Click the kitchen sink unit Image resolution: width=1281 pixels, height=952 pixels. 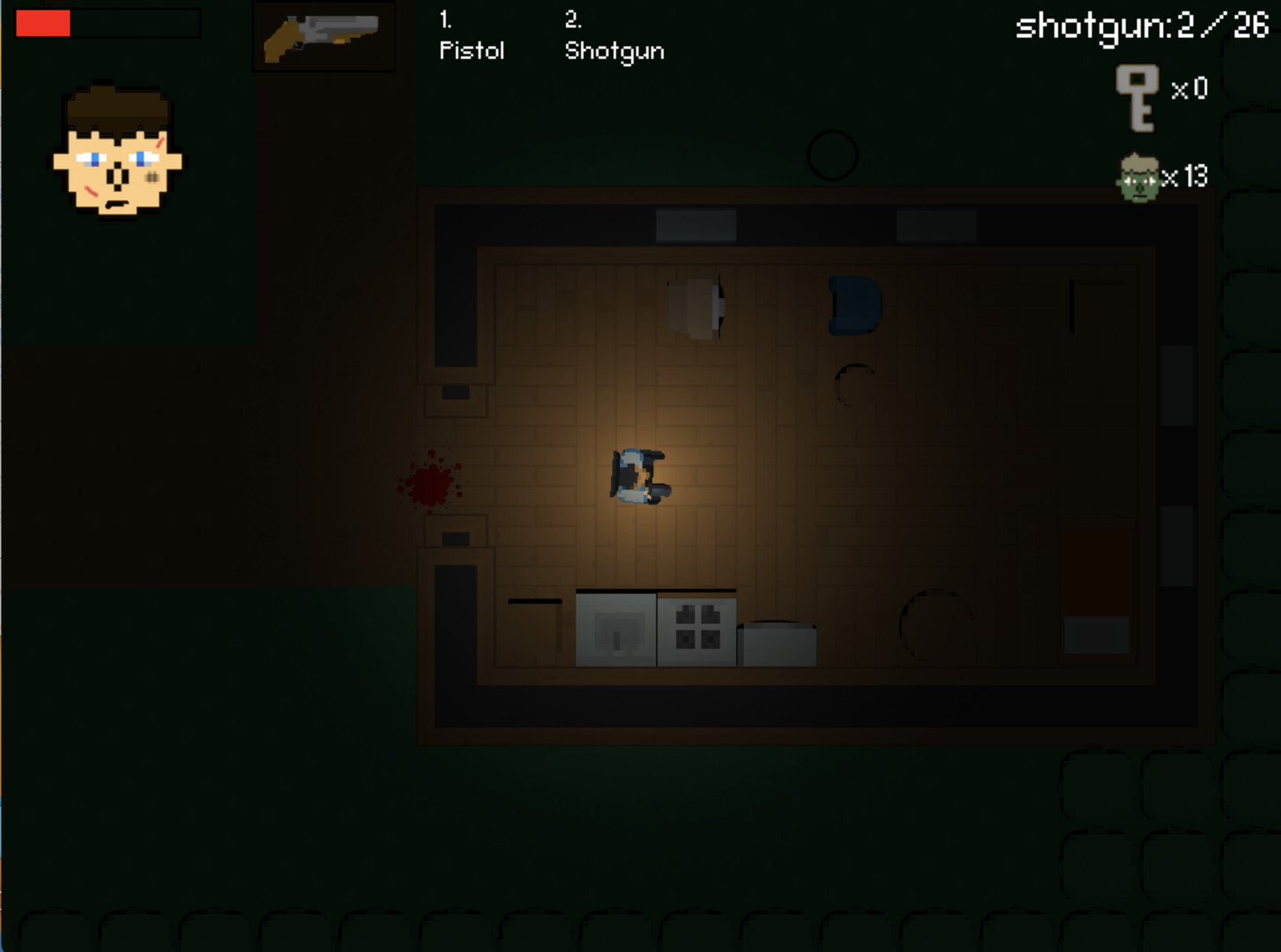click(x=617, y=628)
